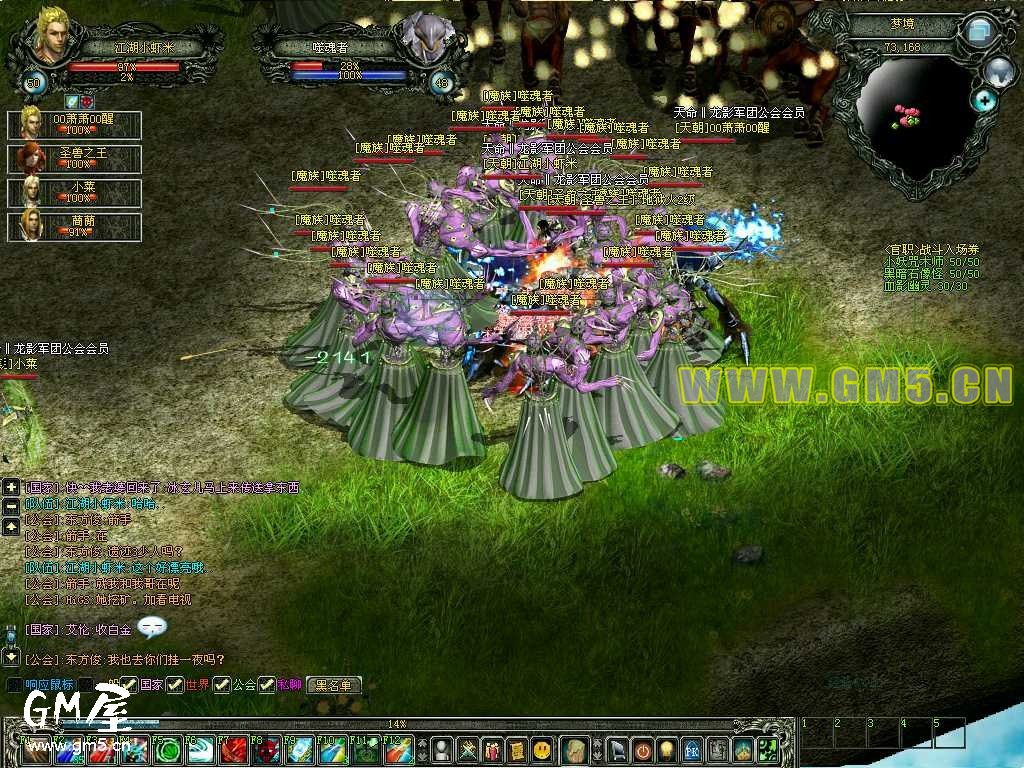Toggle the 私聊 private chat checkbox
This screenshot has width=1024, height=768.
tap(267, 685)
